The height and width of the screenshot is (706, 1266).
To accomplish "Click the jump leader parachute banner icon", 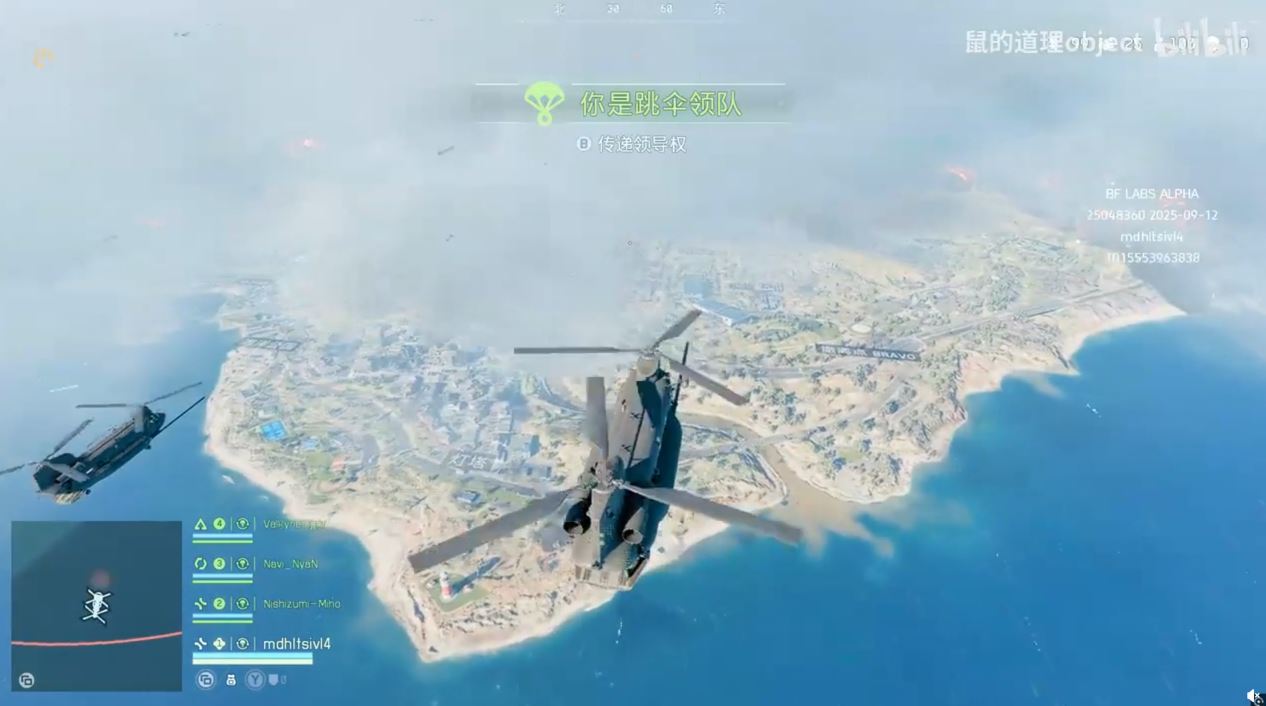I will 544,103.
